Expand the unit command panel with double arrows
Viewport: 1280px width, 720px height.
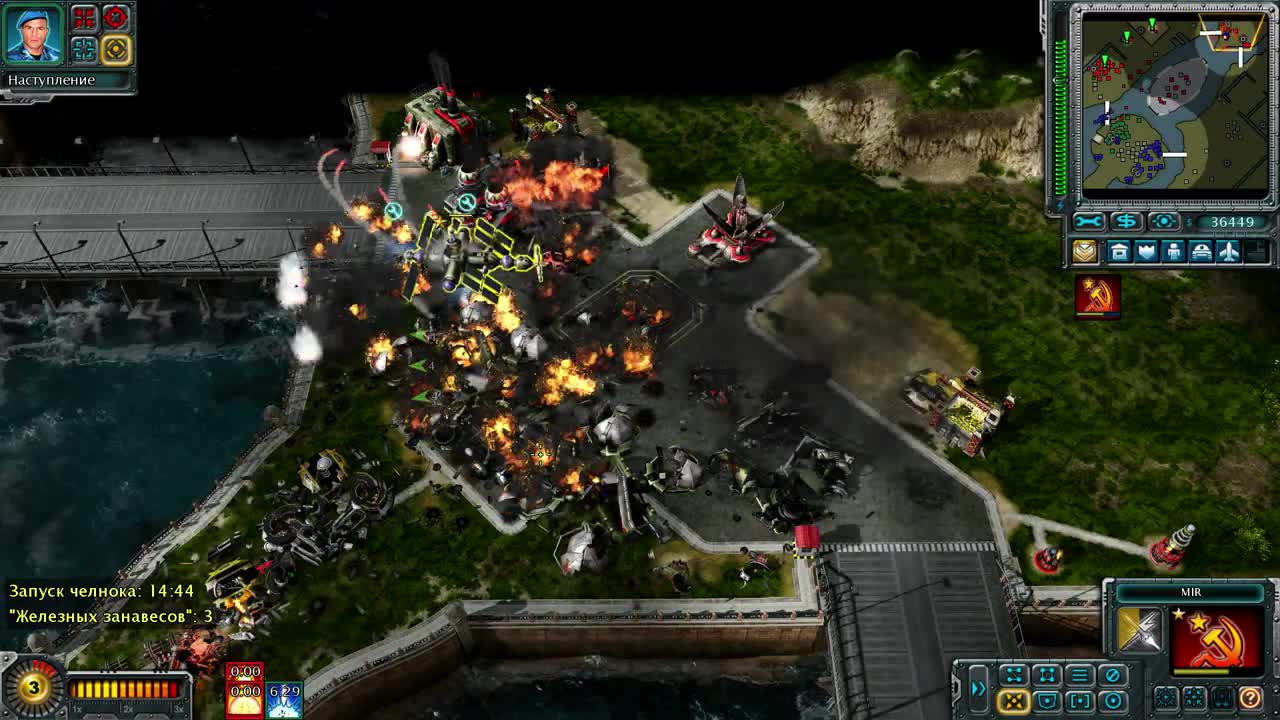coord(978,688)
